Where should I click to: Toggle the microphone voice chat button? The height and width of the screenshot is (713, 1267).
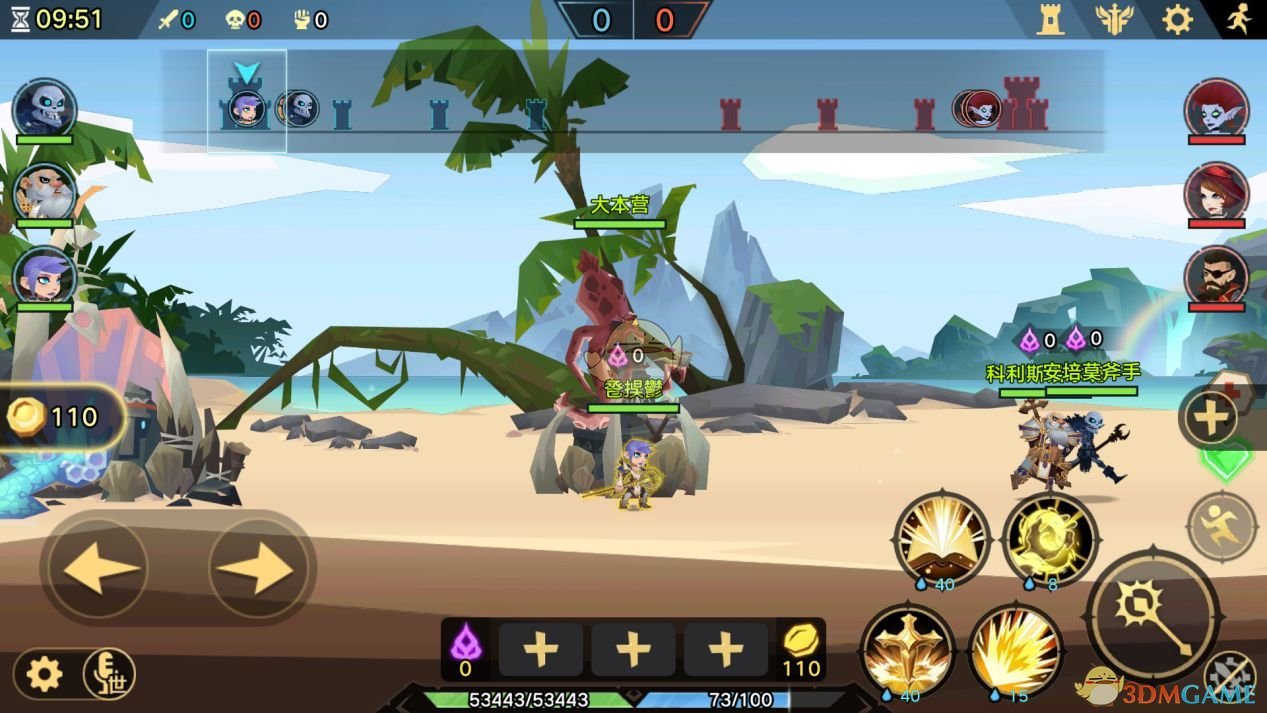(x=109, y=674)
